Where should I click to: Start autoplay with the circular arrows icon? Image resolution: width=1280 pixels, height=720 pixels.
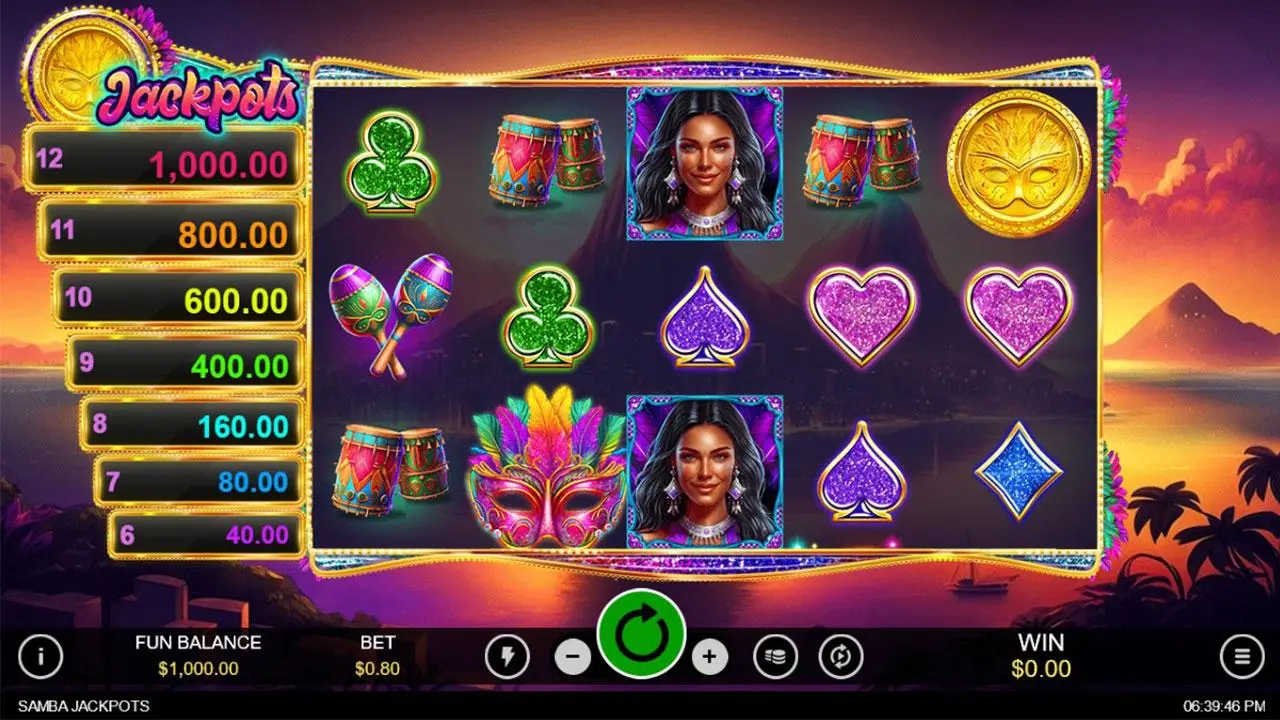[x=841, y=657]
